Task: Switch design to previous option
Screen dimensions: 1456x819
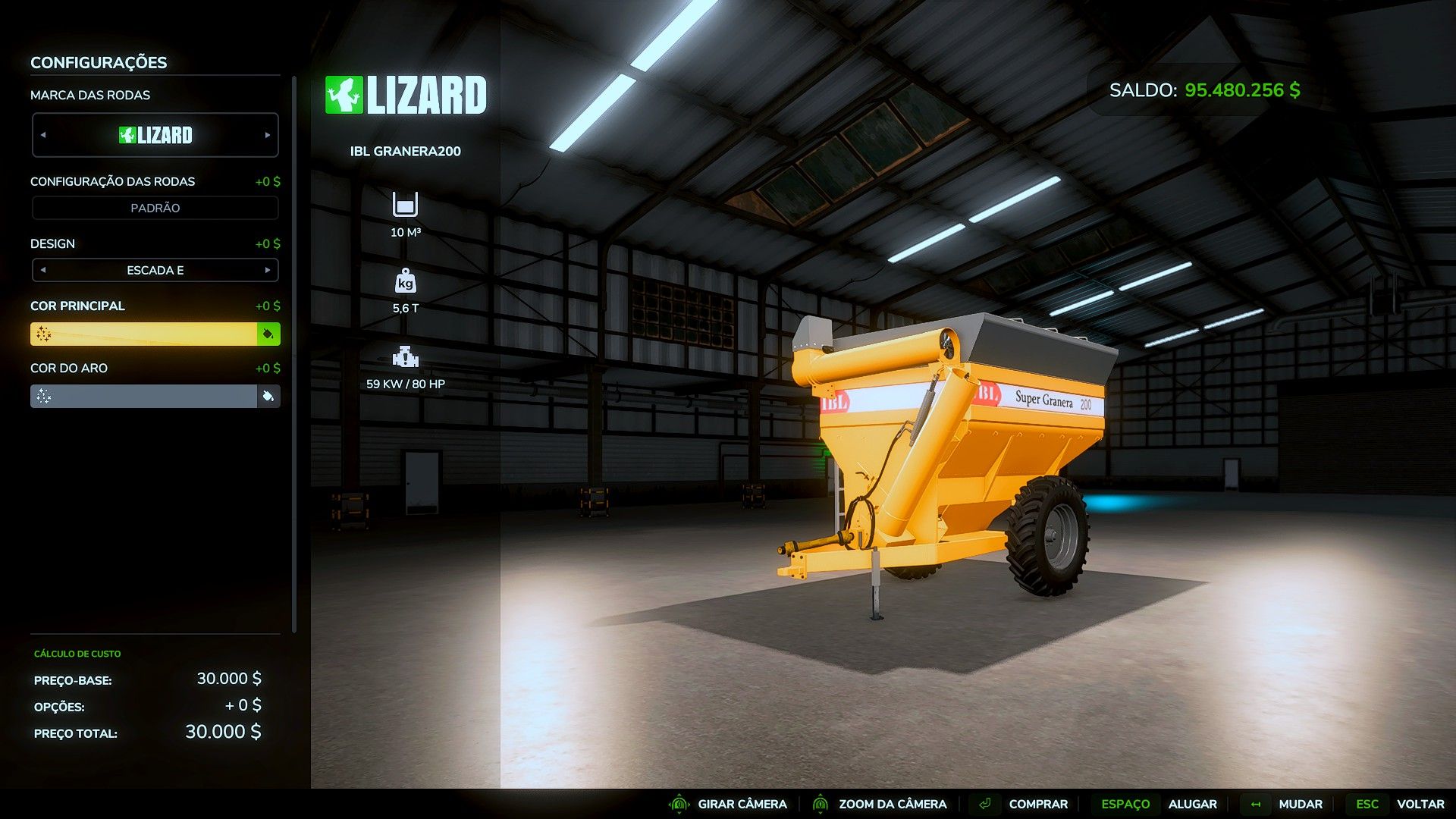Action: pos(43,270)
